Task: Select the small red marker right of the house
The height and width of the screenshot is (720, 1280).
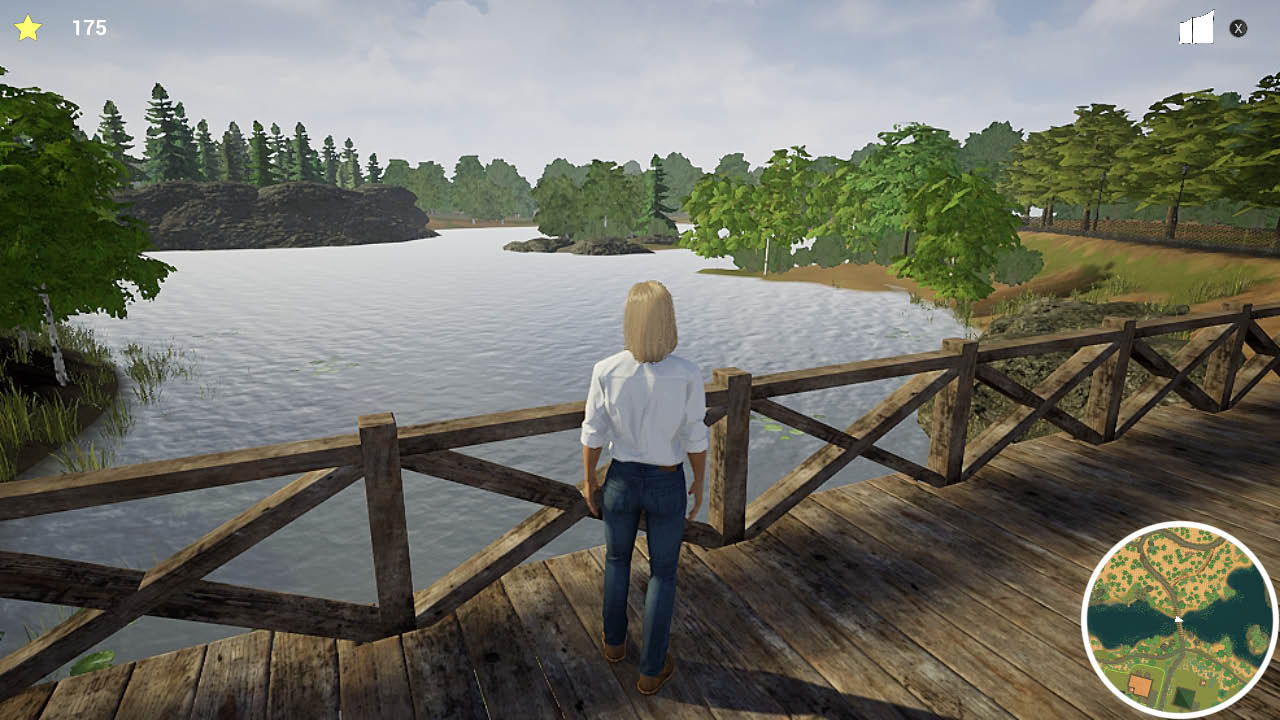Action: 1201,682
